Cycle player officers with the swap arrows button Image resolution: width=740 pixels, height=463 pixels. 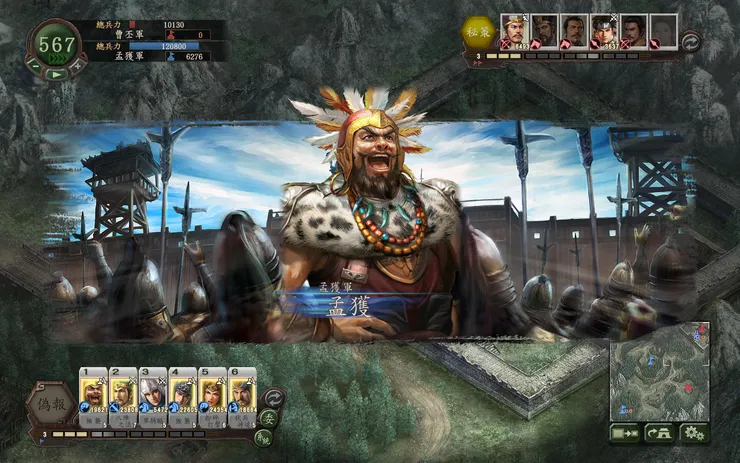pyautogui.click(x=274, y=397)
